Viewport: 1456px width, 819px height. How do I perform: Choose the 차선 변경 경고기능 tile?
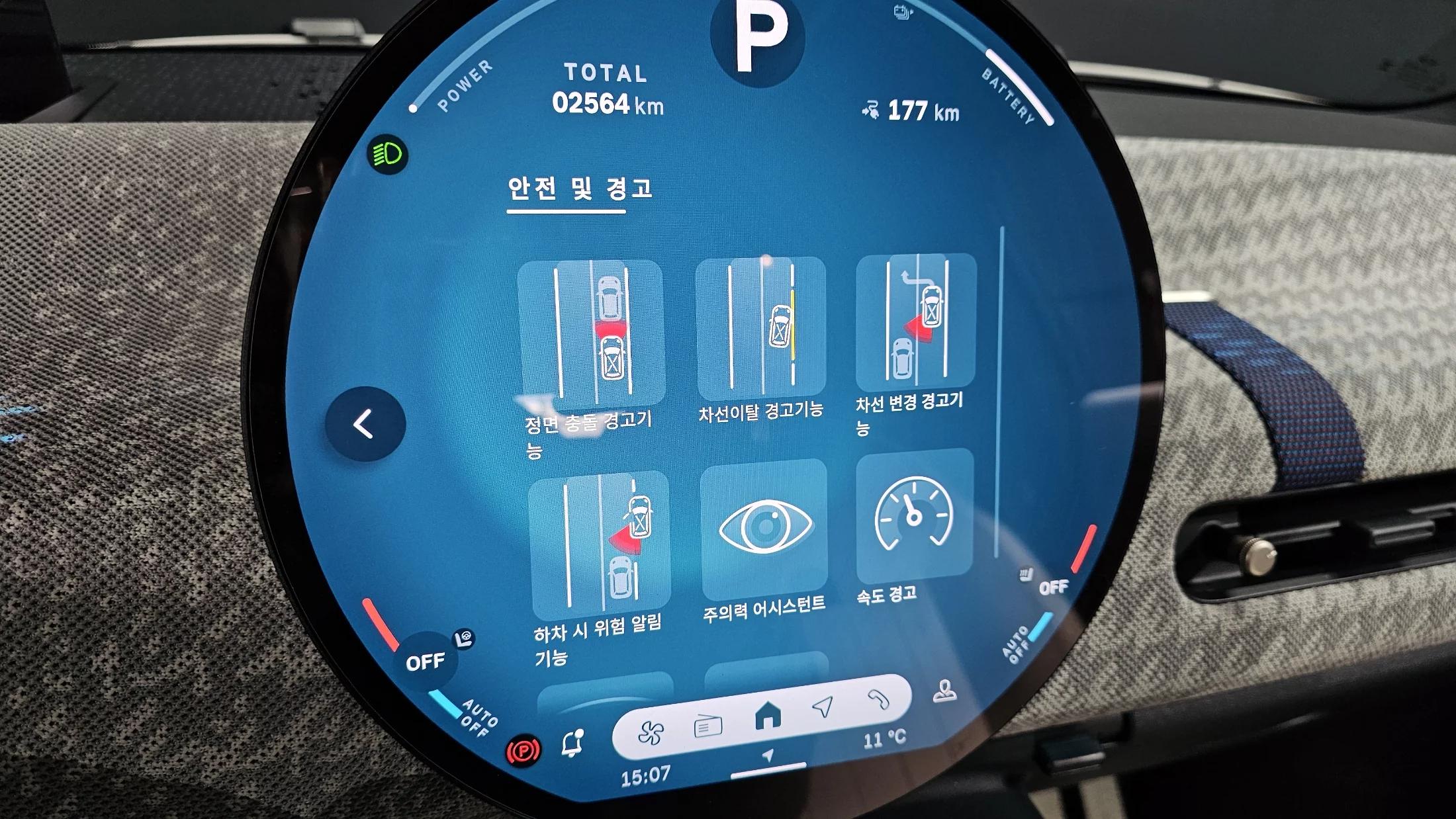coord(916,322)
